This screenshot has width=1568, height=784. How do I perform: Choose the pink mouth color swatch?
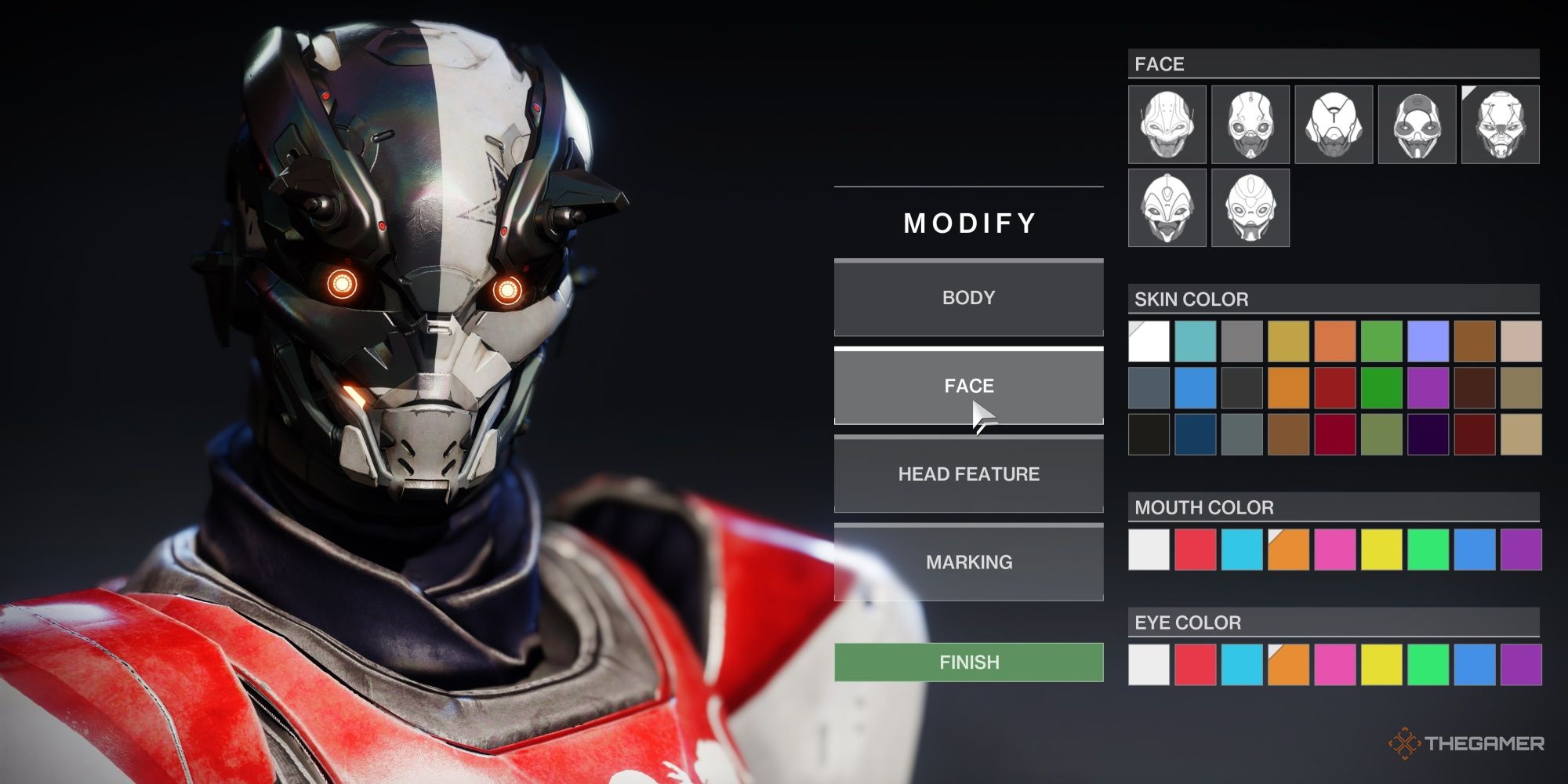click(x=1334, y=550)
